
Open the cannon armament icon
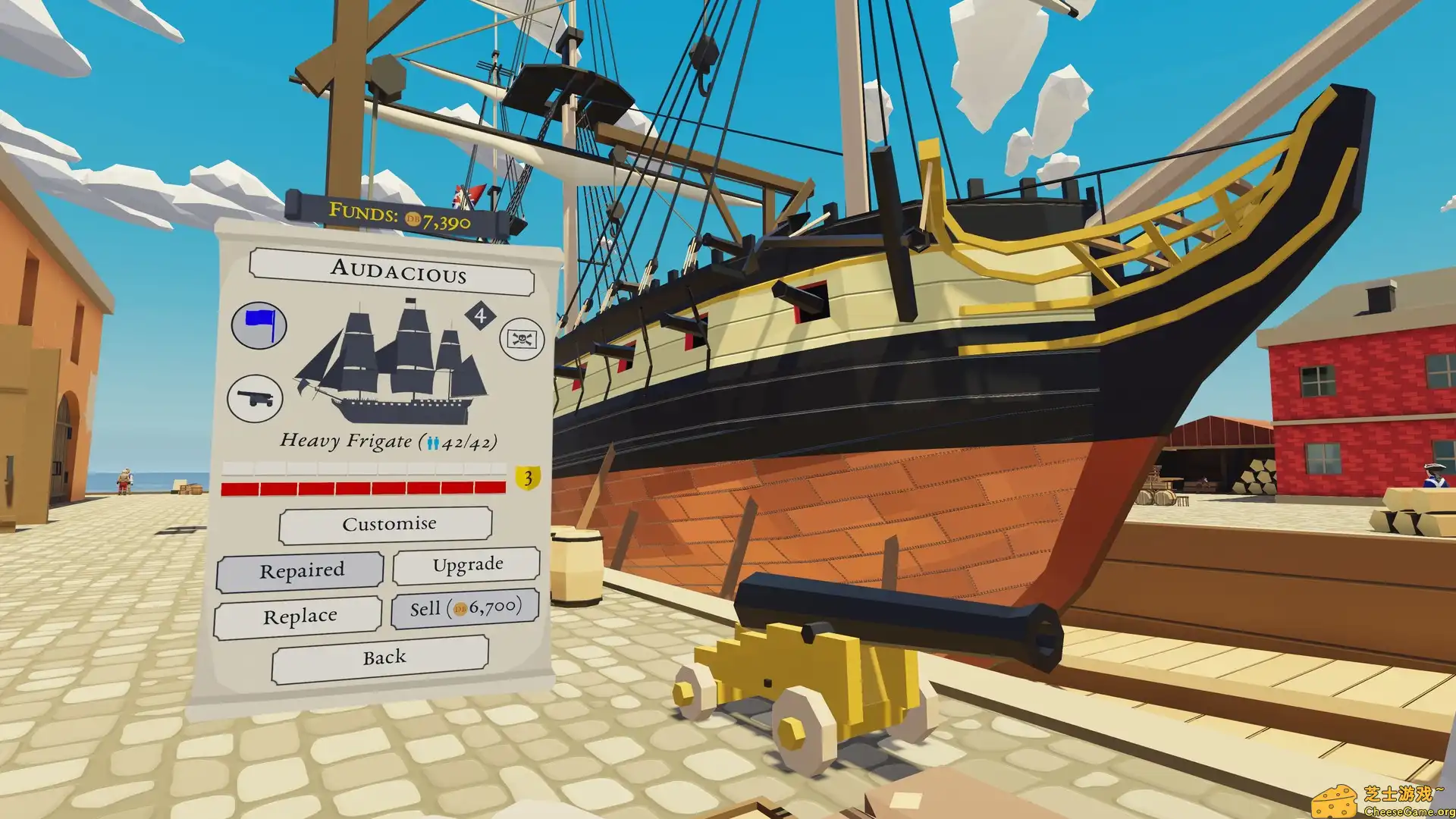pos(255,398)
